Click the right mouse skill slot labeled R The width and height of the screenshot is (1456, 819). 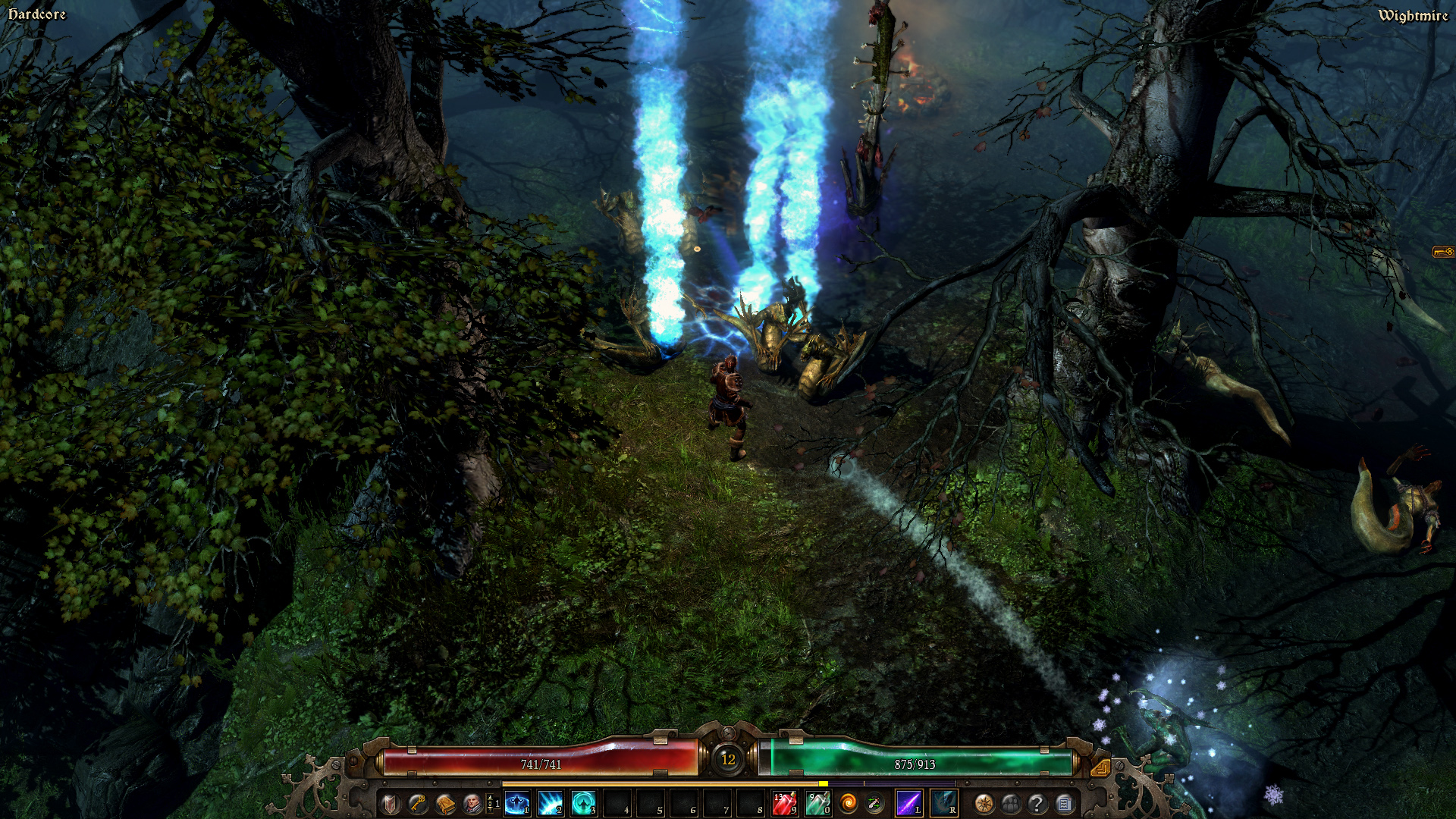[941, 802]
